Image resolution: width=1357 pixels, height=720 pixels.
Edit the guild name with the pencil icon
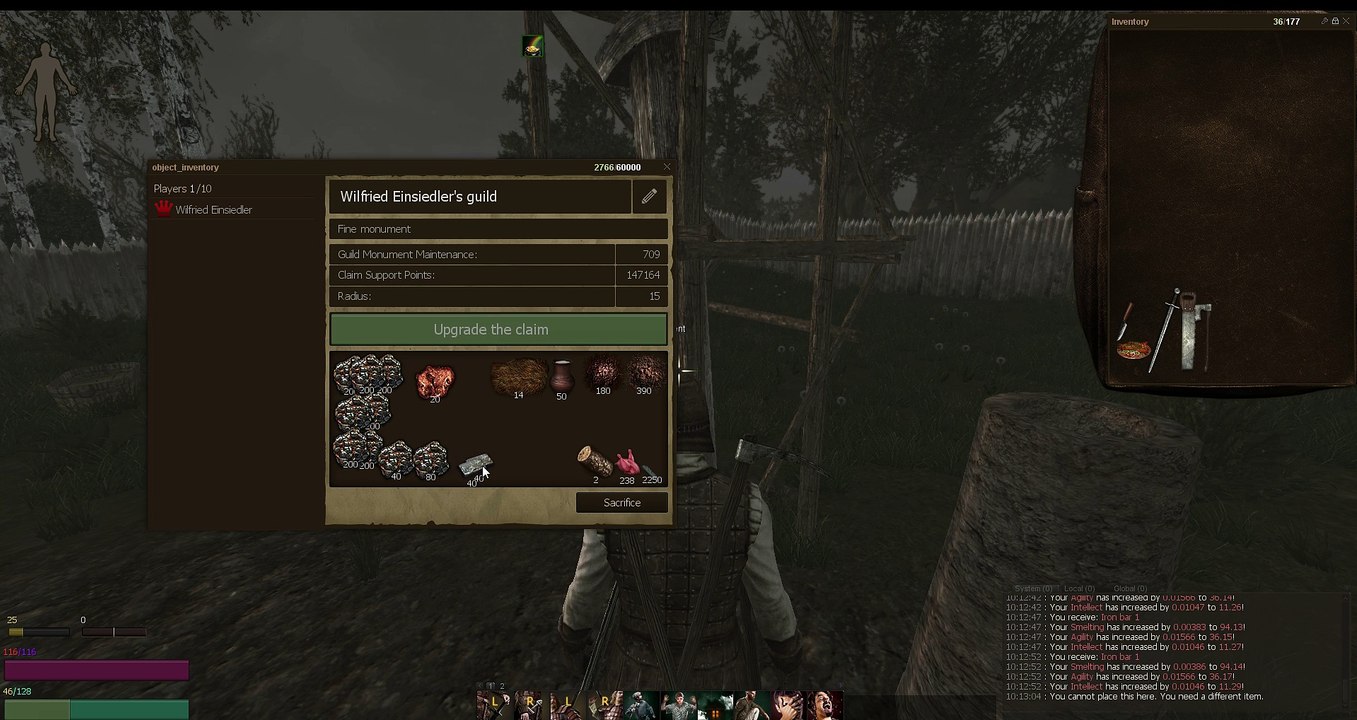click(x=649, y=197)
